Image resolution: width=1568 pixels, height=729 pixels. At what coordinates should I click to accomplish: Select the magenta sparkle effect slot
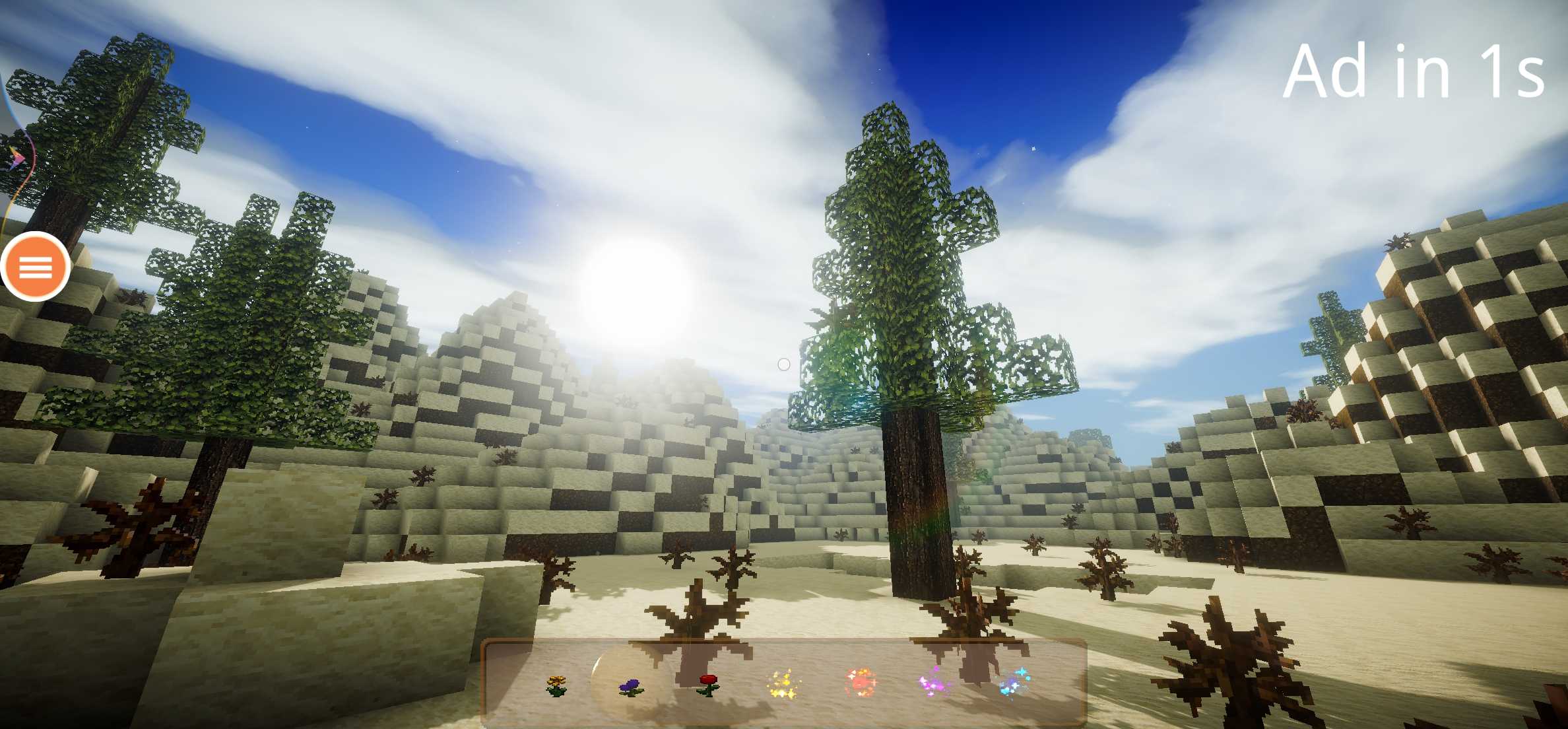coord(934,681)
